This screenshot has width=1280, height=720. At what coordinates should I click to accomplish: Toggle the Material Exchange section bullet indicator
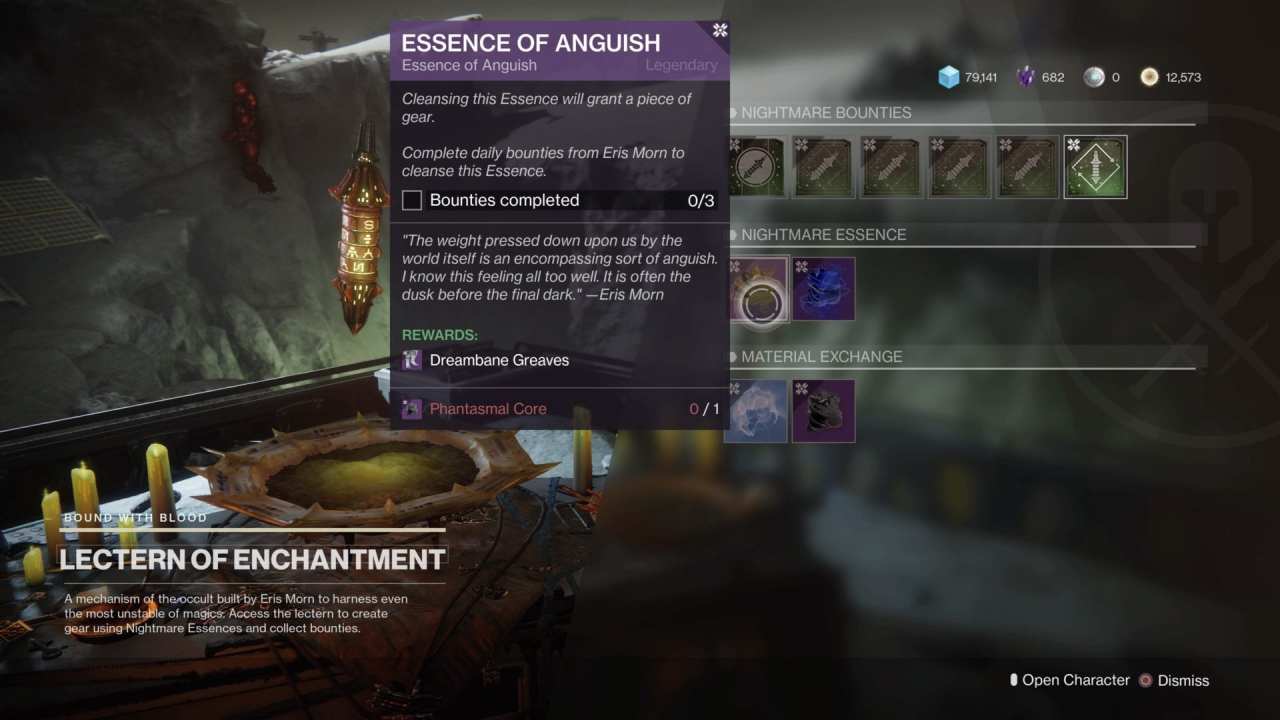tap(734, 357)
